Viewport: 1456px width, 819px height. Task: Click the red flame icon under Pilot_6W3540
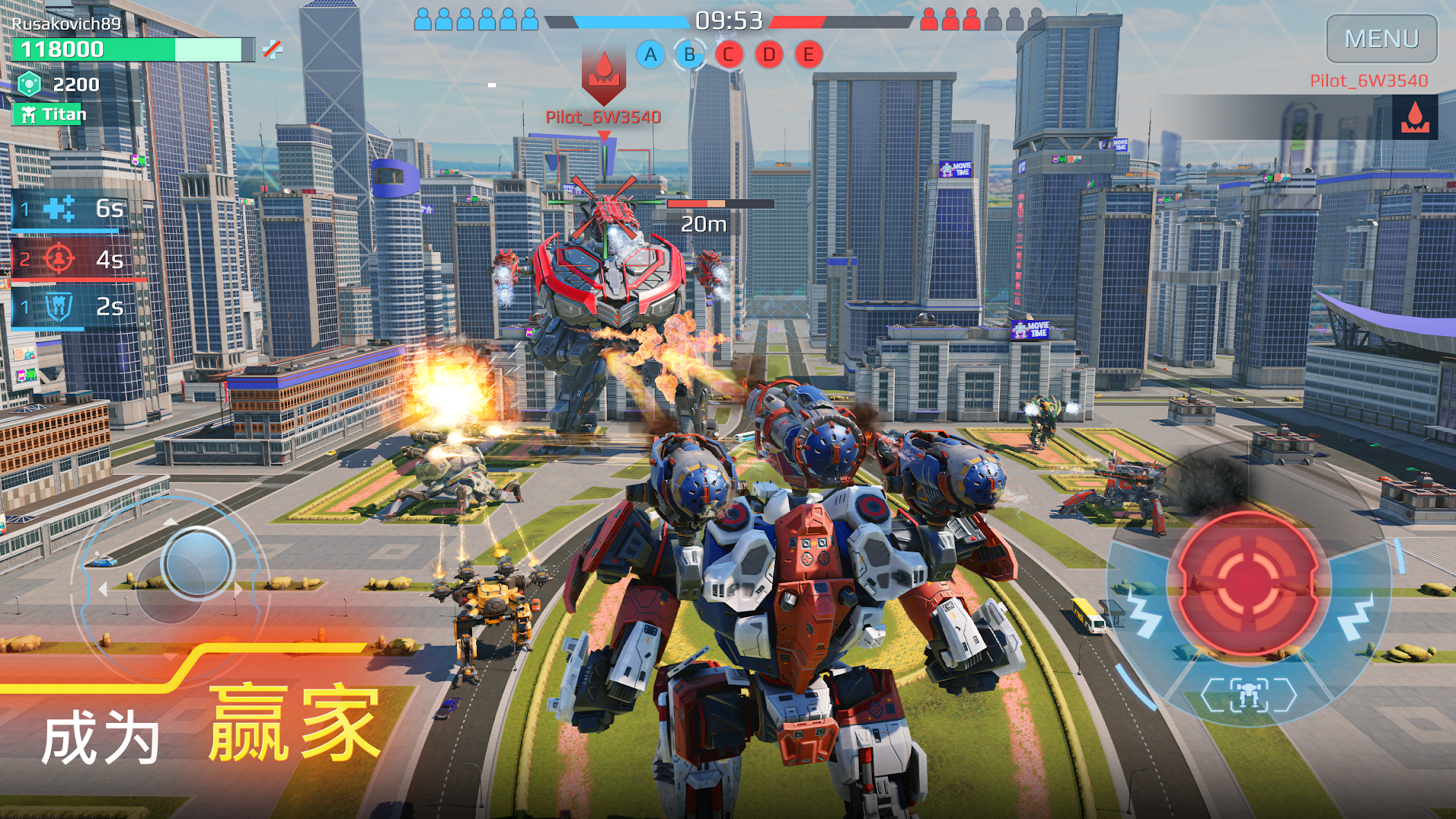[1414, 118]
